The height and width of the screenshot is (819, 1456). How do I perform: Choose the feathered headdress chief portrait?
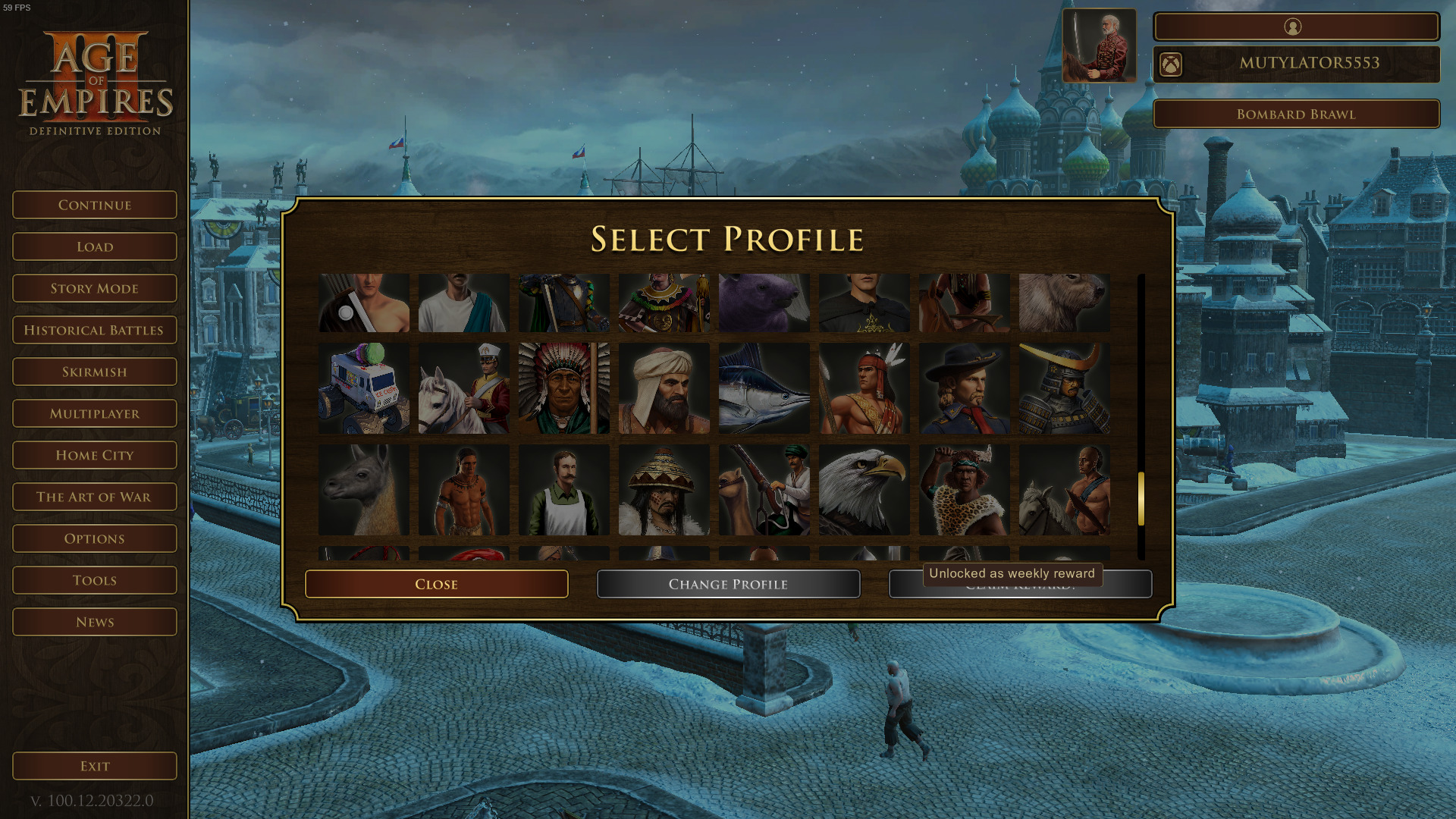pos(563,388)
